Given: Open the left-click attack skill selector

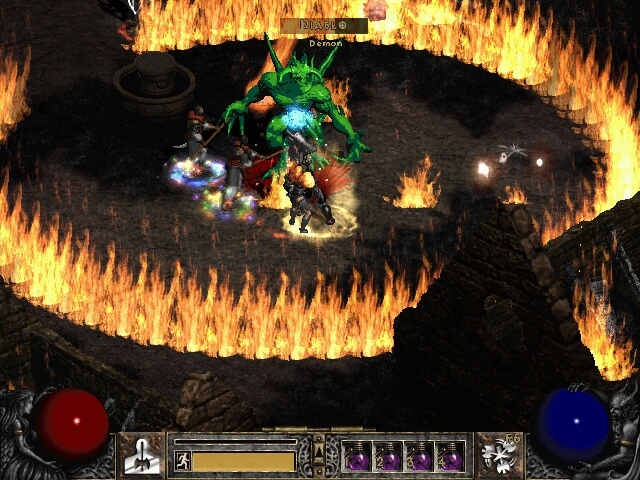Looking at the screenshot, I should point(141,455).
